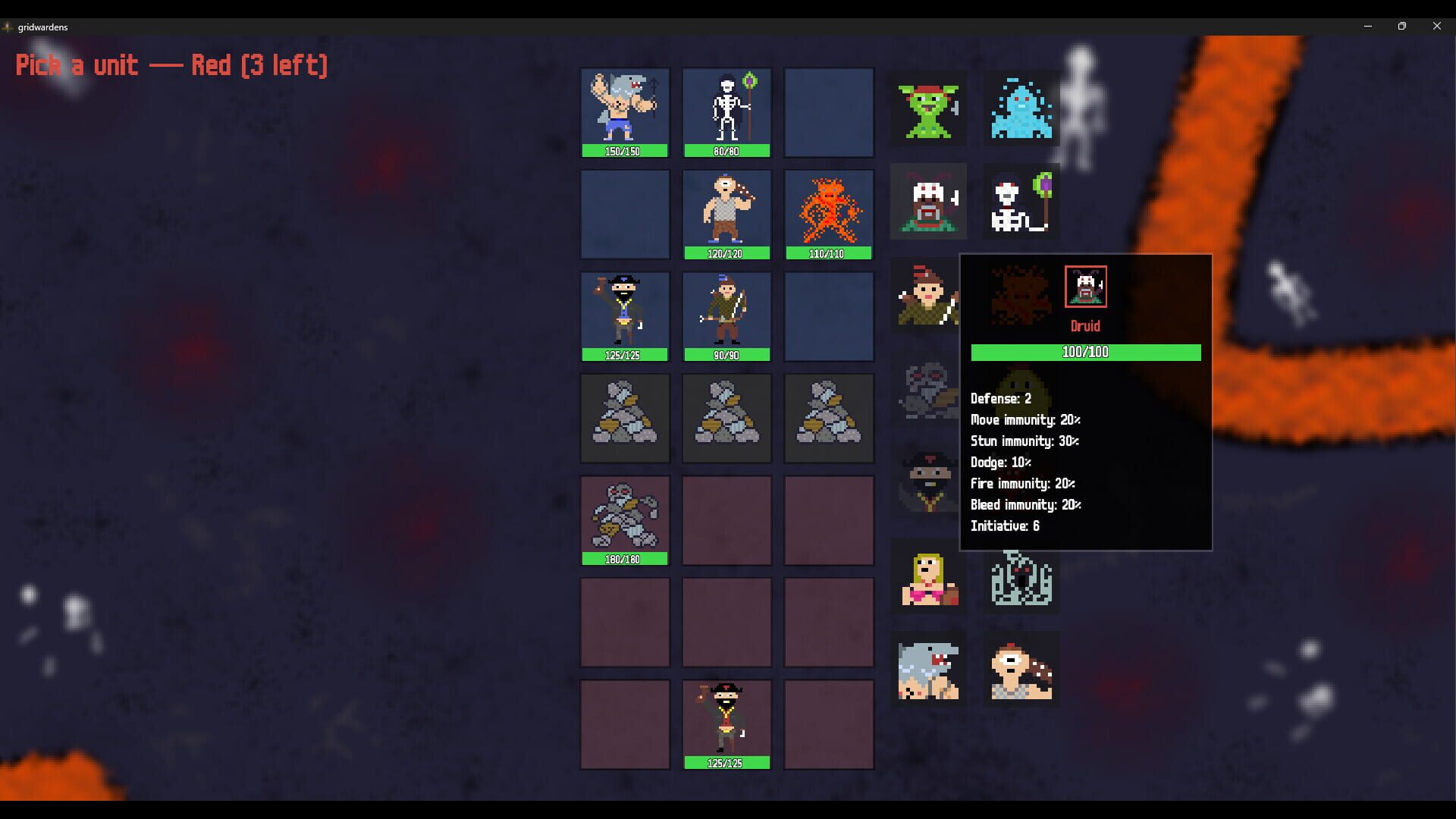Screen dimensions: 1456x819
Task: Select the skeleton with green staff portrait
Action: point(1020,201)
